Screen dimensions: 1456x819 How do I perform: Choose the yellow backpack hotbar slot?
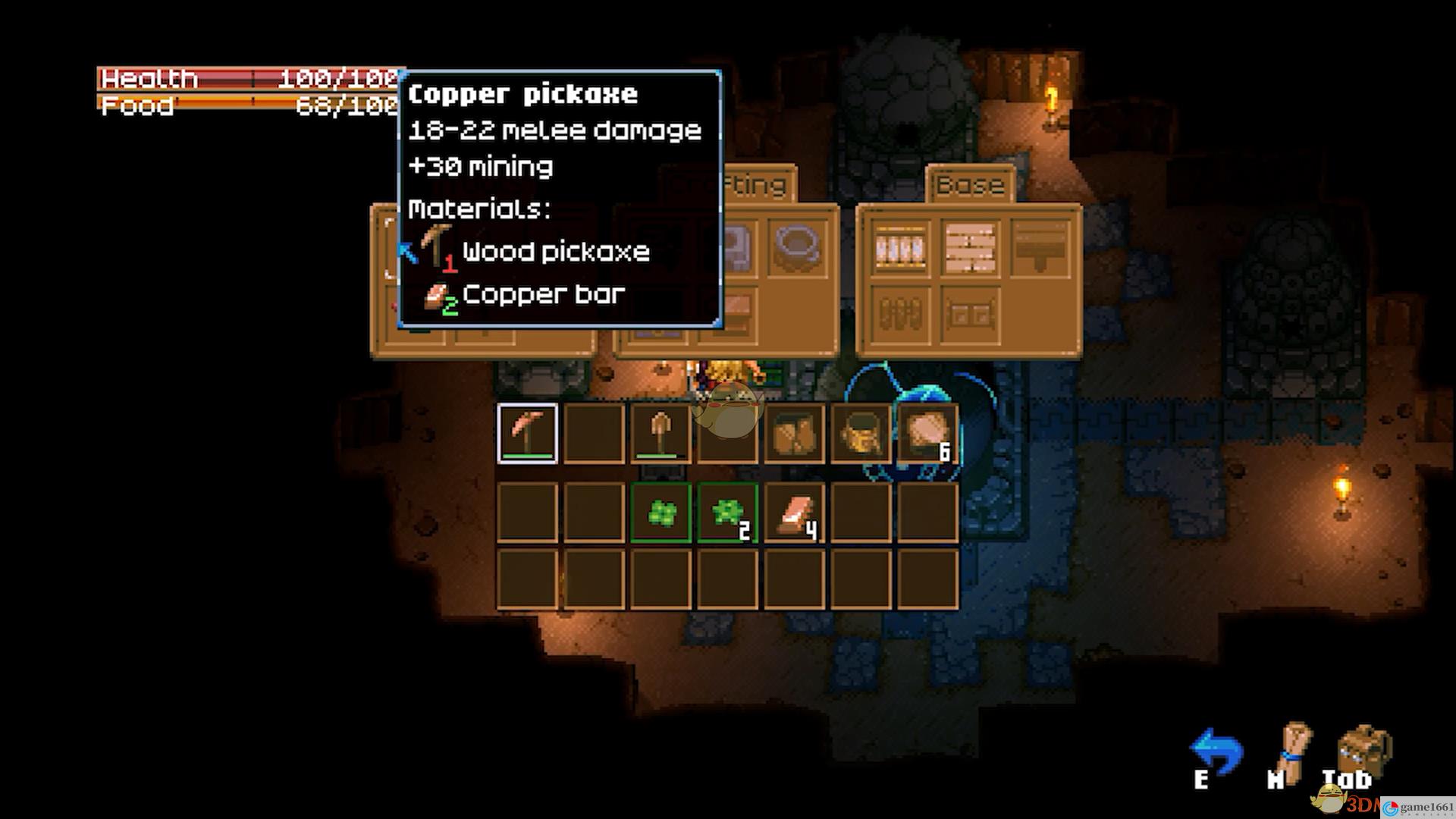coord(860,433)
